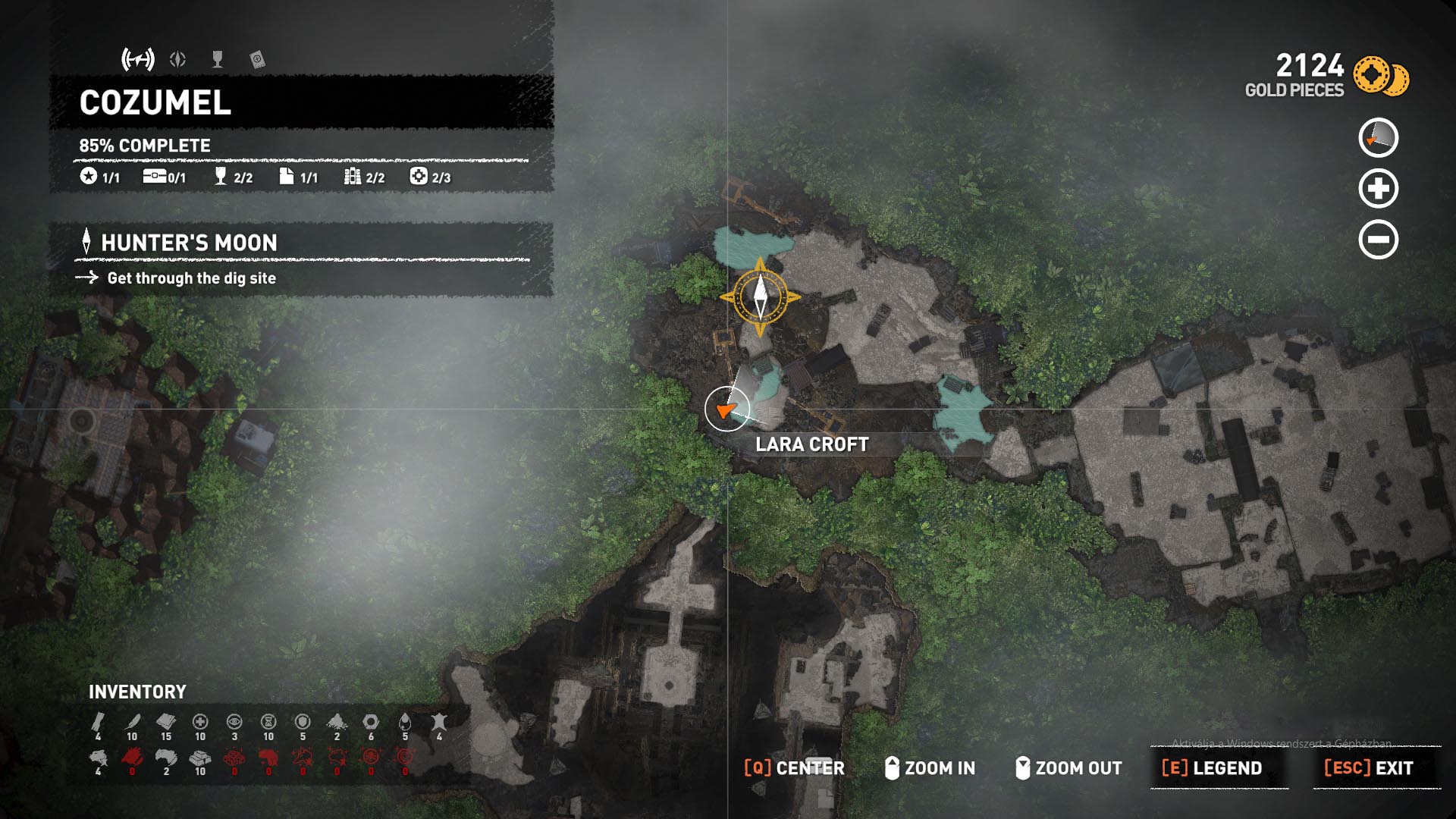
Task: Select the Hunter's Moon objective tracker
Action: 189,243
